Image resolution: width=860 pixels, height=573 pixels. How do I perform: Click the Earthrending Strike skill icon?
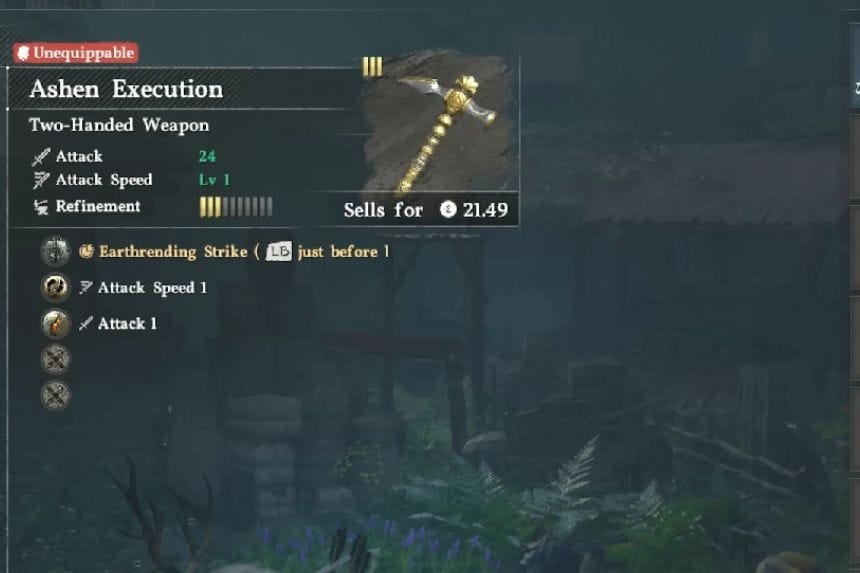pos(55,251)
